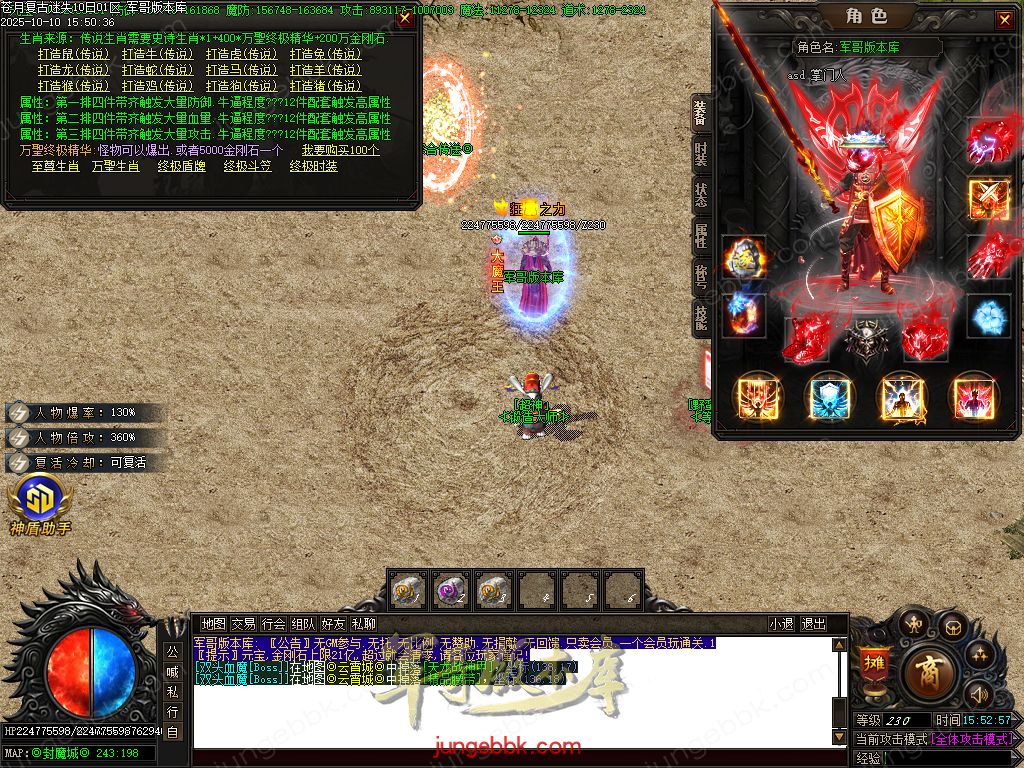Select the crossed swords equipment slot
Image resolution: width=1024 pixels, height=768 pixels.
(x=988, y=197)
